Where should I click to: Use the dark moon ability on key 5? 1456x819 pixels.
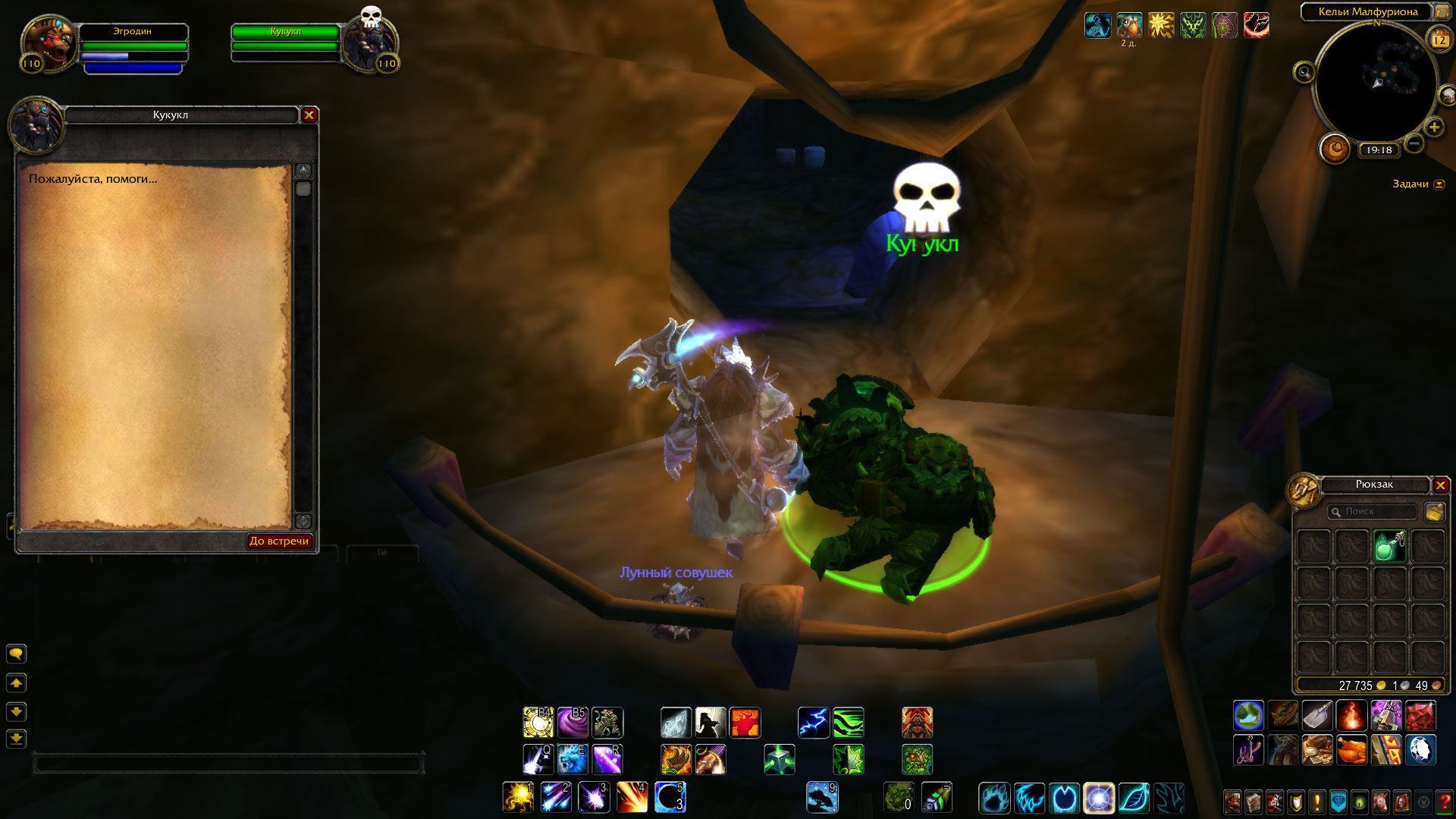670,797
